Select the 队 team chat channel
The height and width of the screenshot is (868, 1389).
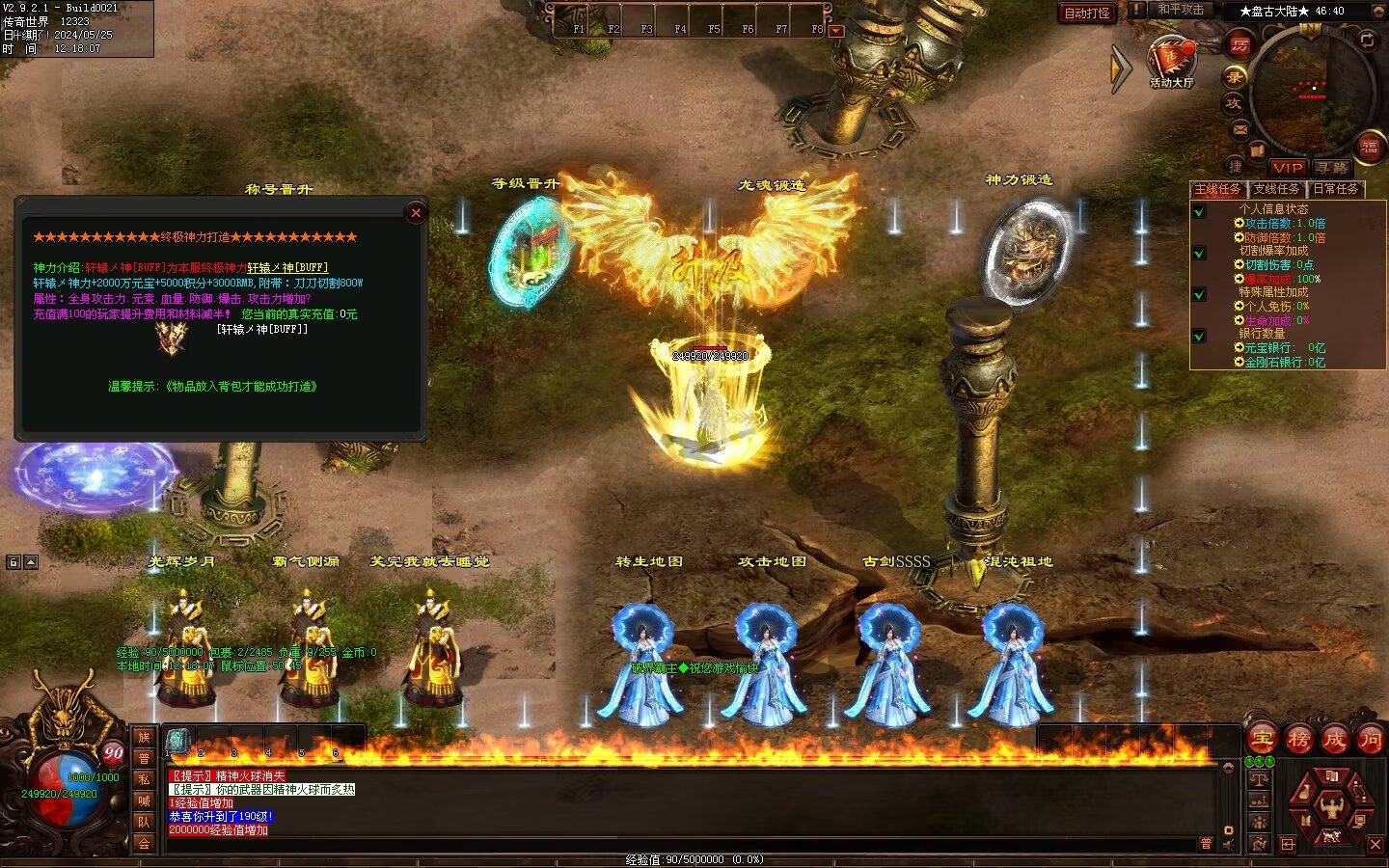pos(144,822)
